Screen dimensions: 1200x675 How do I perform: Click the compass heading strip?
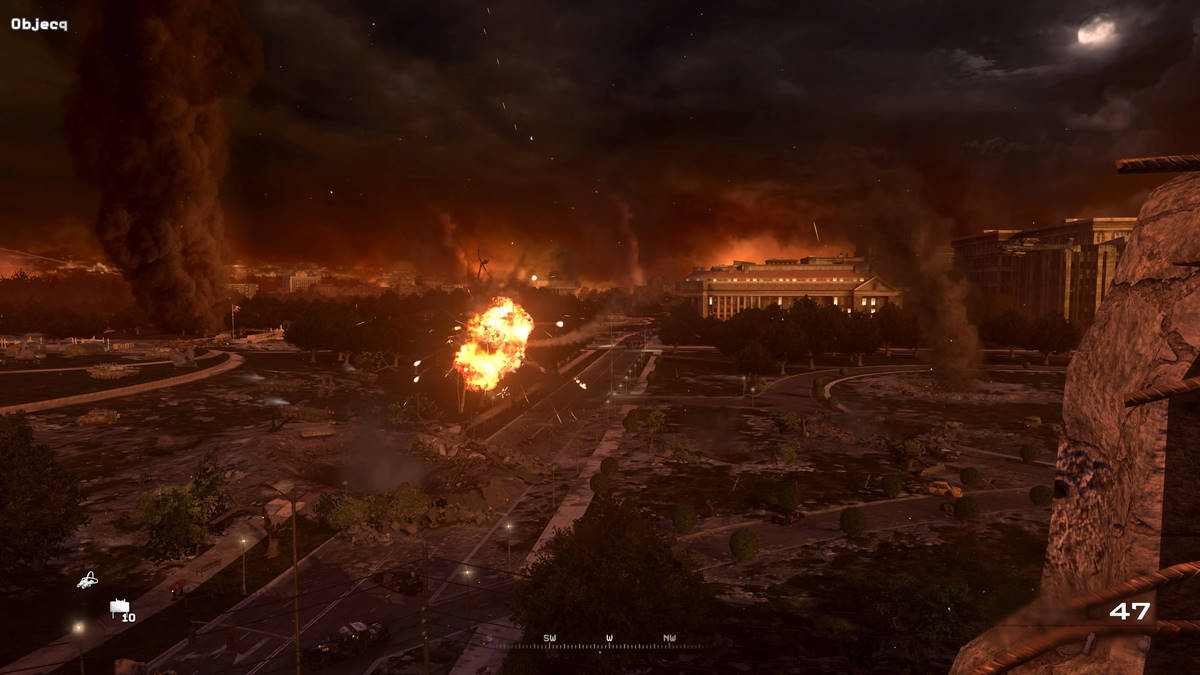[x=609, y=641]
